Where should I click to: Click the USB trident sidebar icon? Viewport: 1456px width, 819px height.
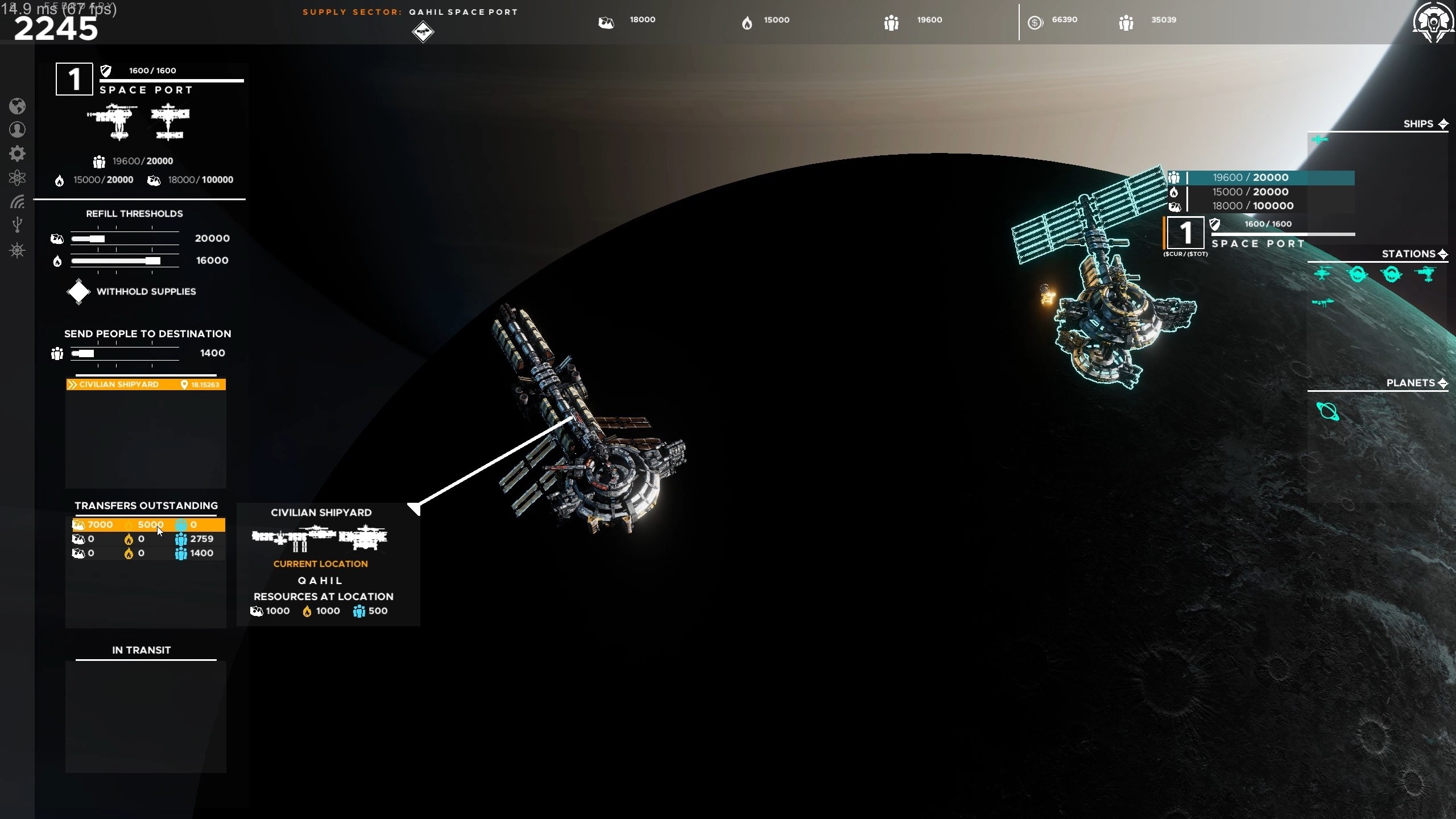pos(17,225)
